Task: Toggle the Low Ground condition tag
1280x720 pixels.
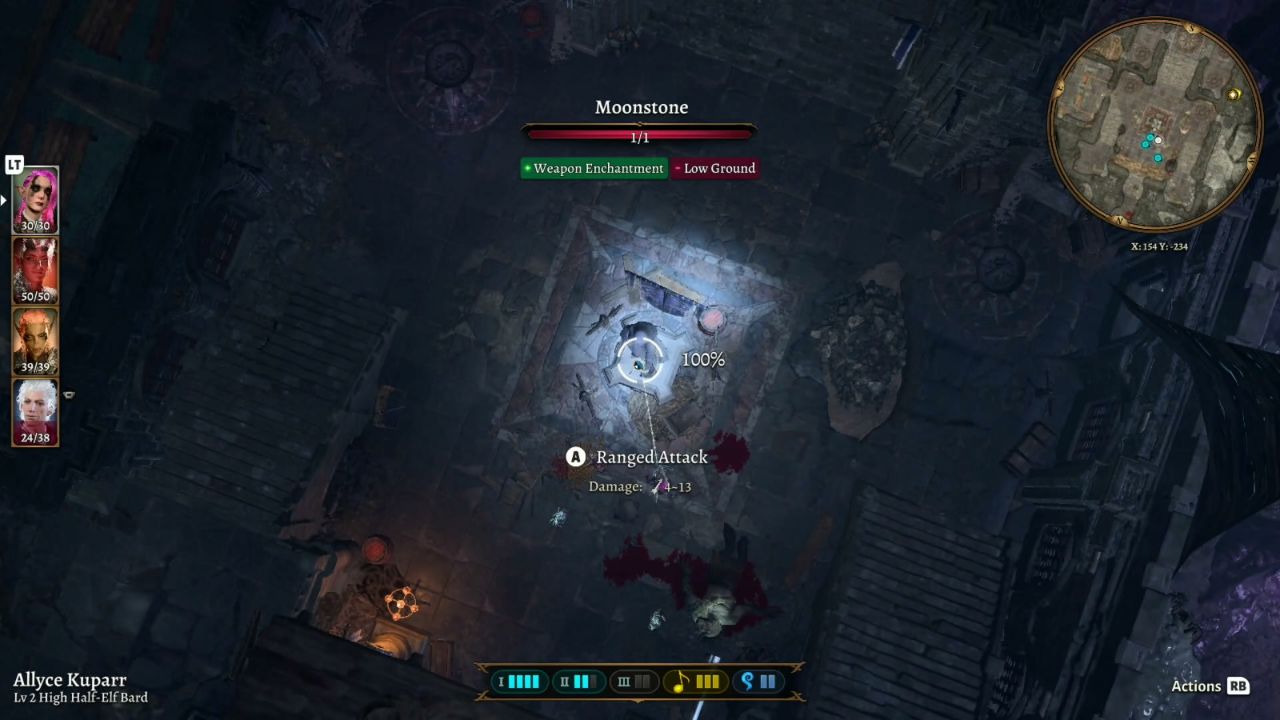Action: point(716,168)
